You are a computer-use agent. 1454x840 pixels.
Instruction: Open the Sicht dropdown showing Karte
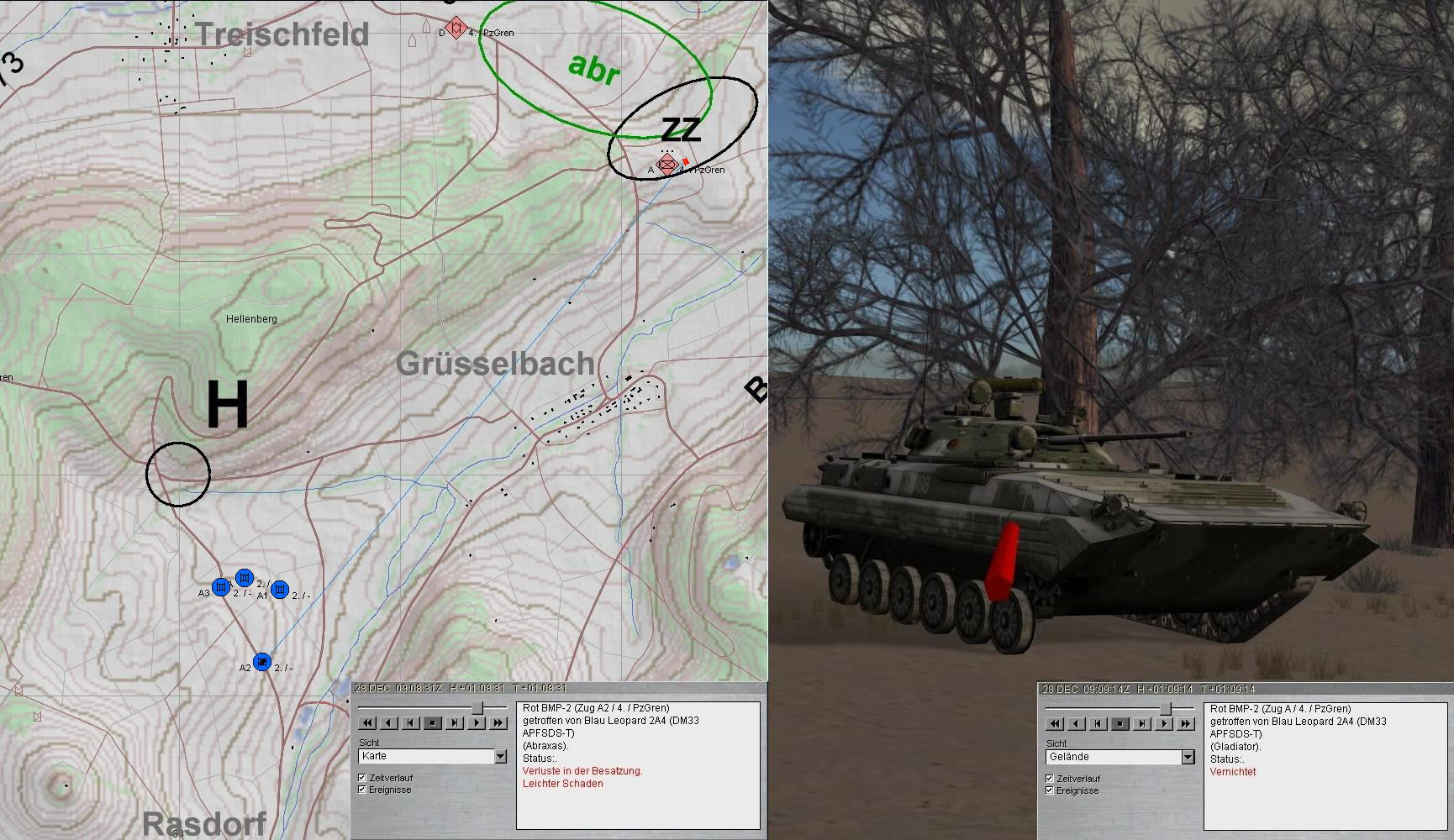[500, 757]
